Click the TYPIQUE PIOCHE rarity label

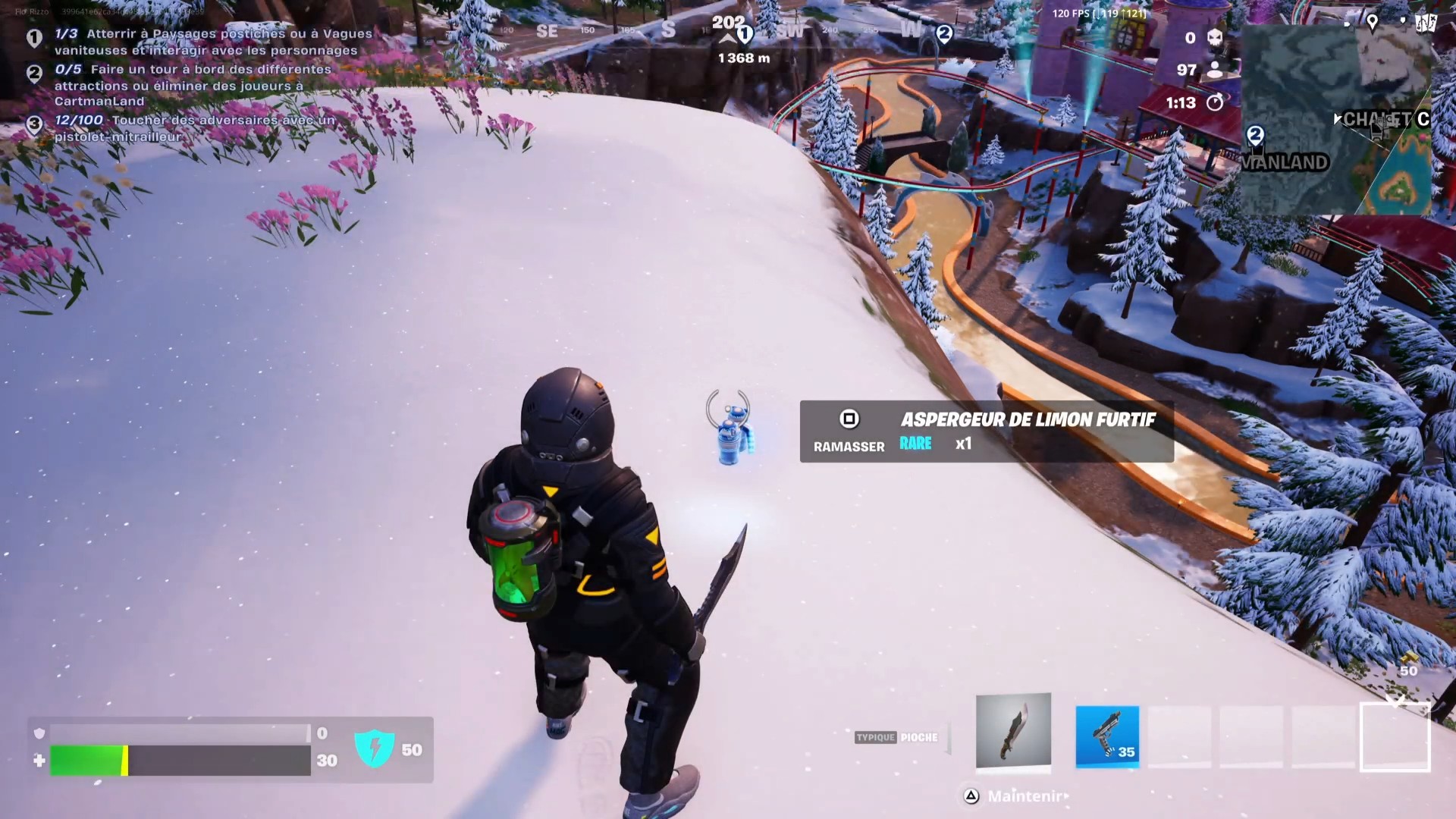(896, 736)
